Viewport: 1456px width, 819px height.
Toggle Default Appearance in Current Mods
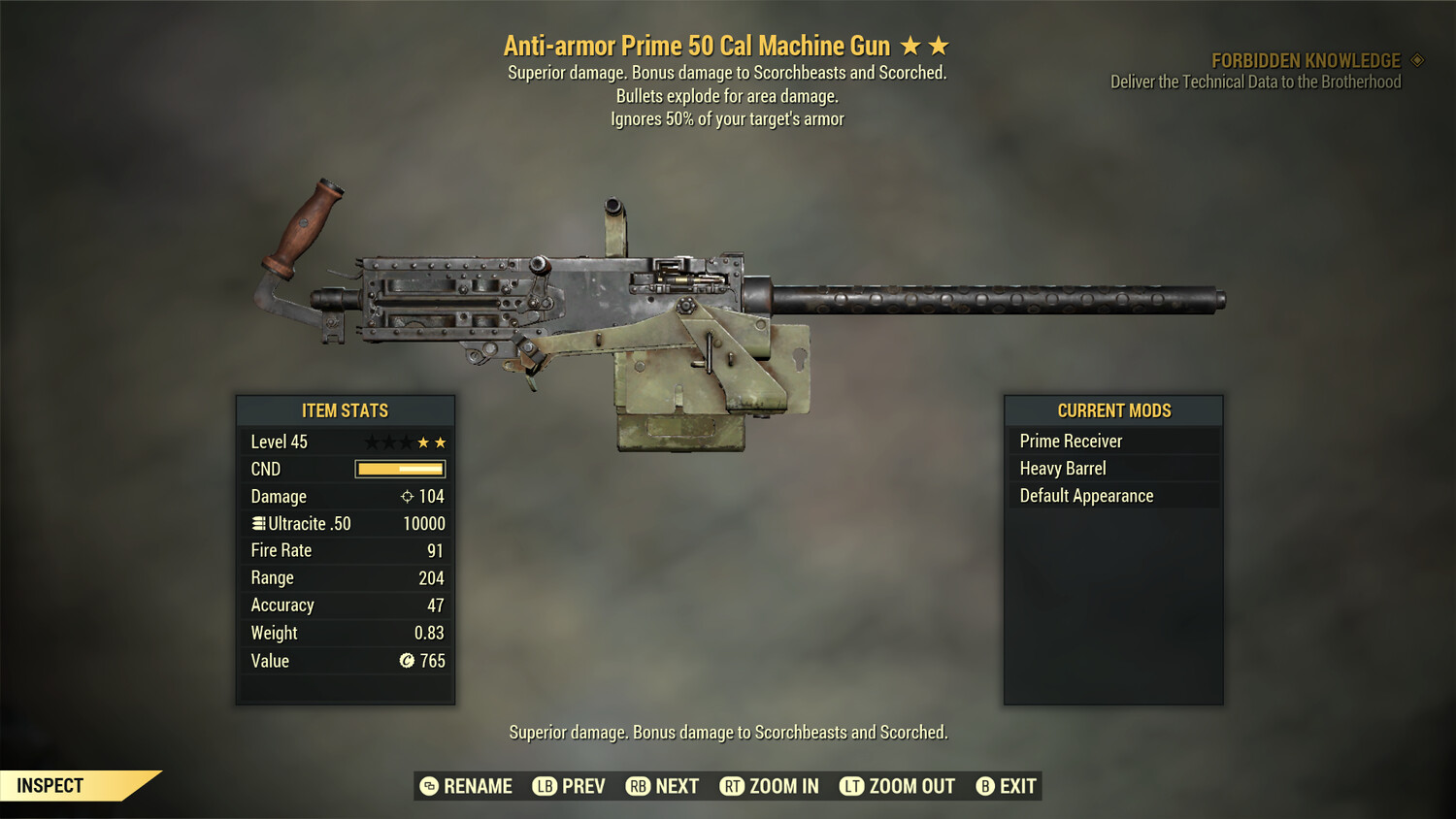(1085, 495)
